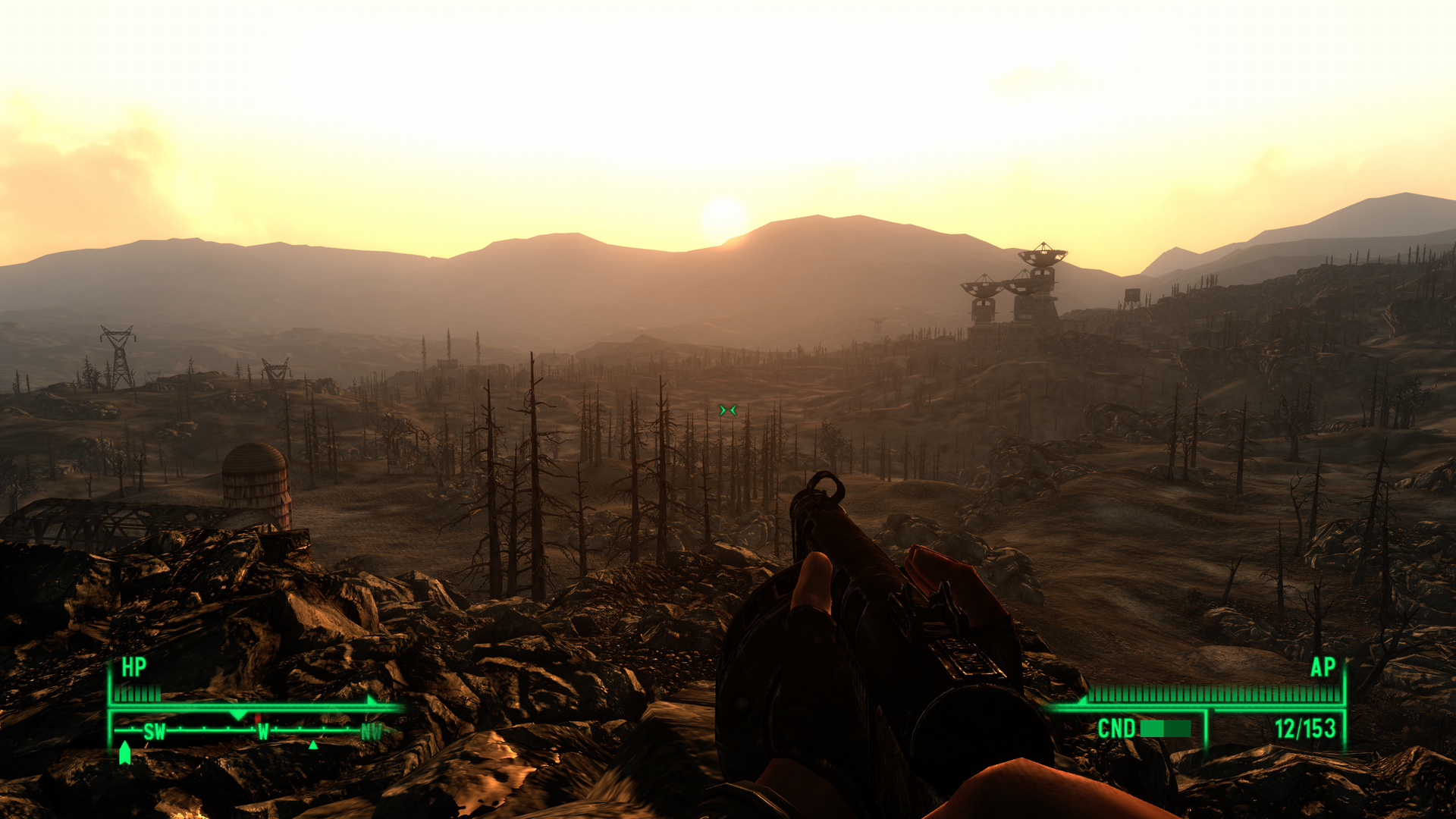Screen dimensions: 1456x819
Task: Click the W marking on the compass
Action: pyautogui.click(x=262, y=731)
